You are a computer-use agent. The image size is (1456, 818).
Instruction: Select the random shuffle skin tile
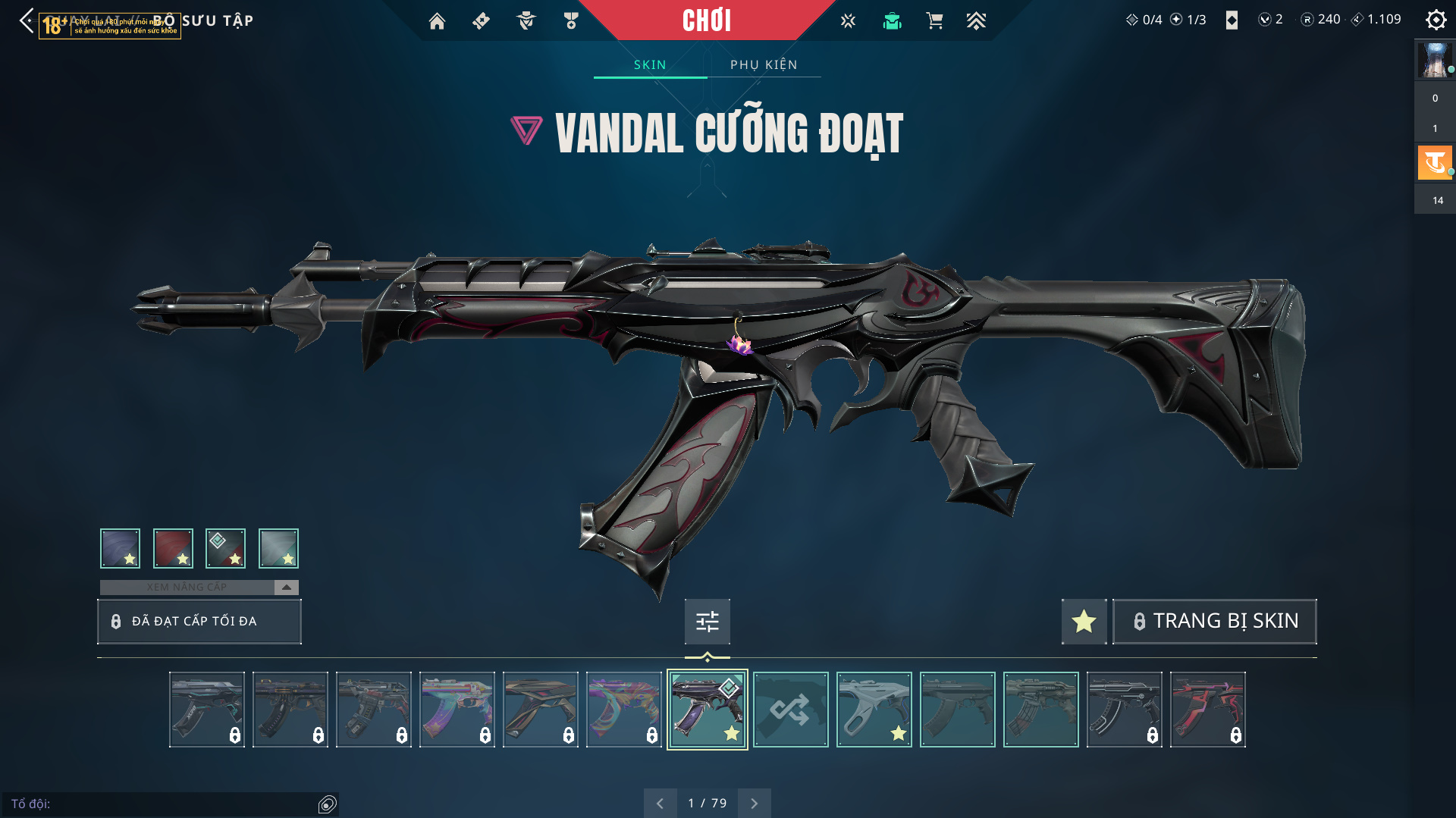[x=790, y=710]
